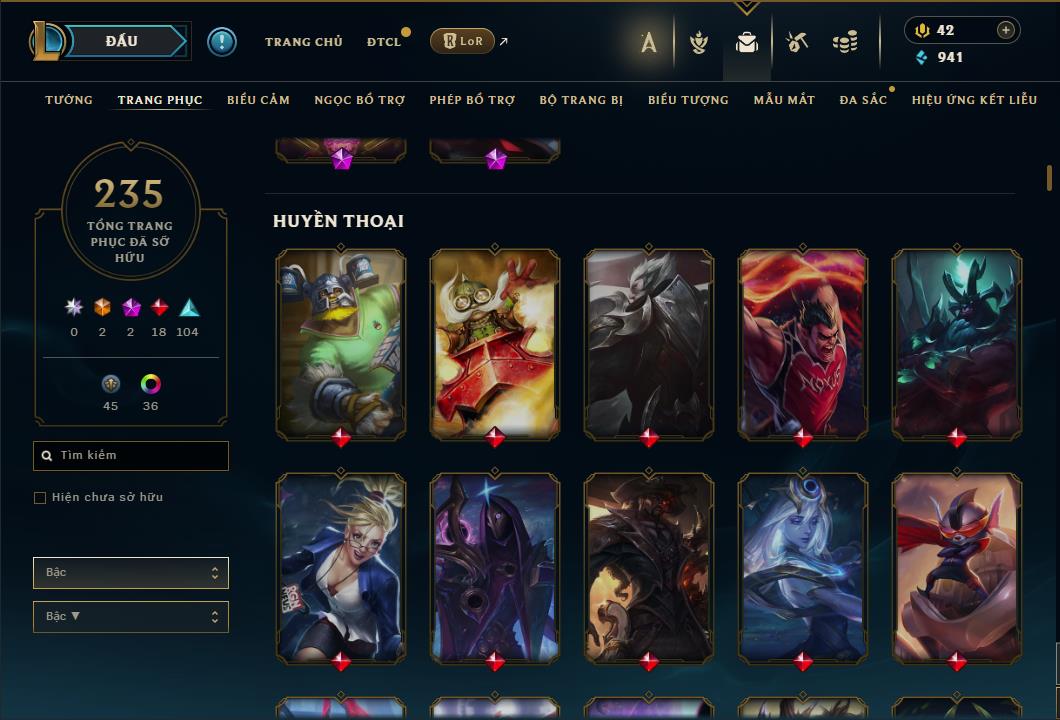The image size is (1060, 720).
Task: Open the ĐA SẮC chromas tab
Action: pos(863,100)
